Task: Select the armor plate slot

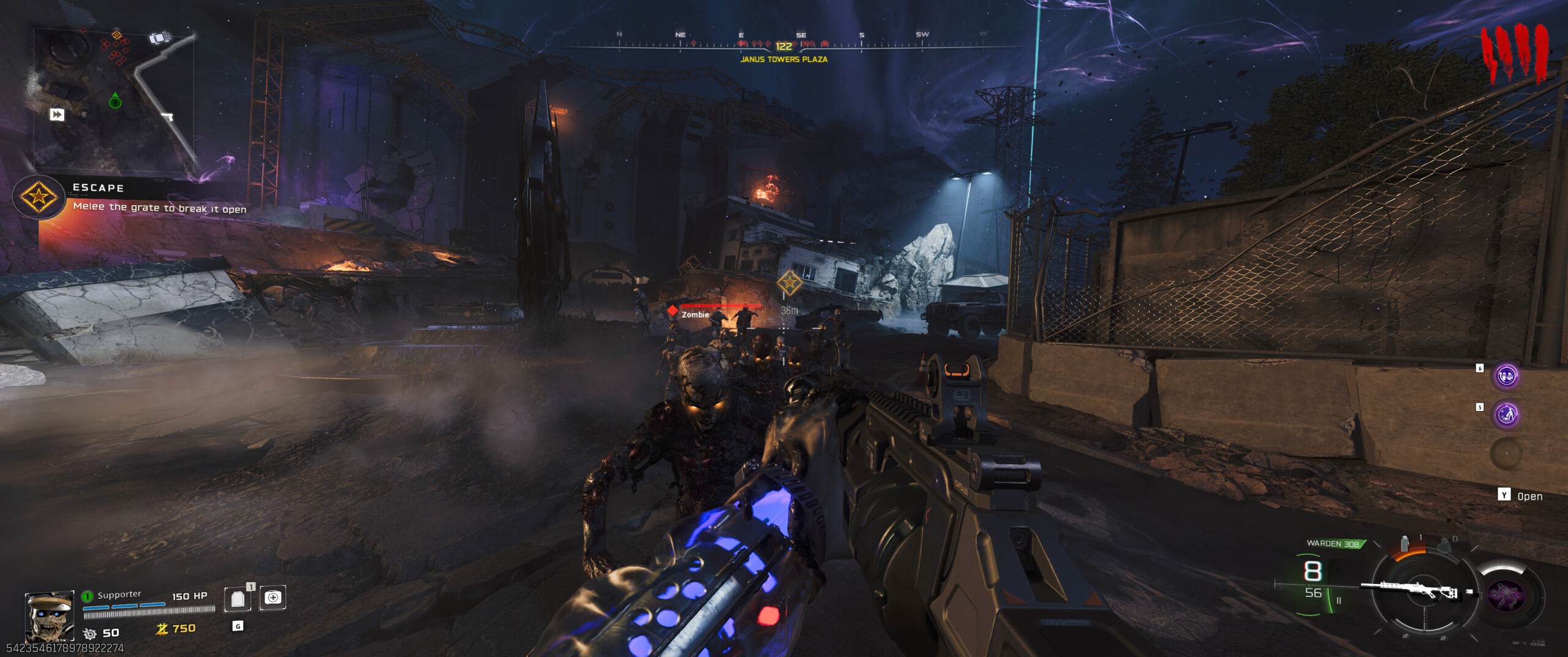Action: [238, 599]
